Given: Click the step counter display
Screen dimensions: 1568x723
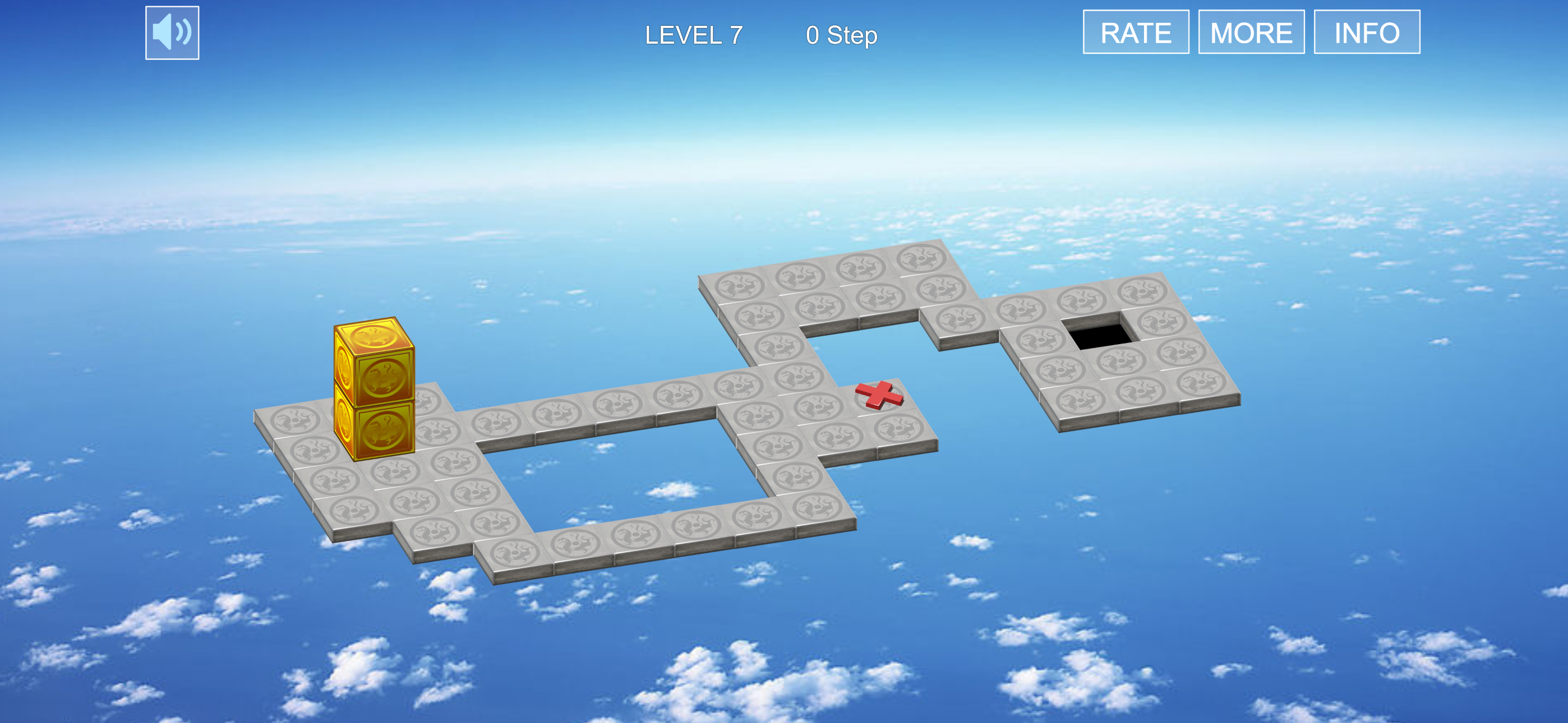Looking at the screenshot, I should pyautogui.click(x=842, y=35).
